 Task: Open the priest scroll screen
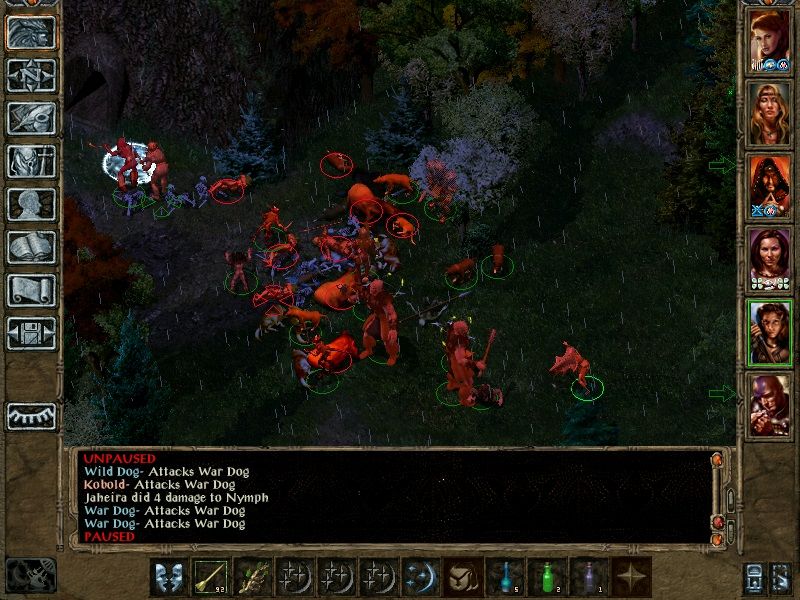coord(31,291)
